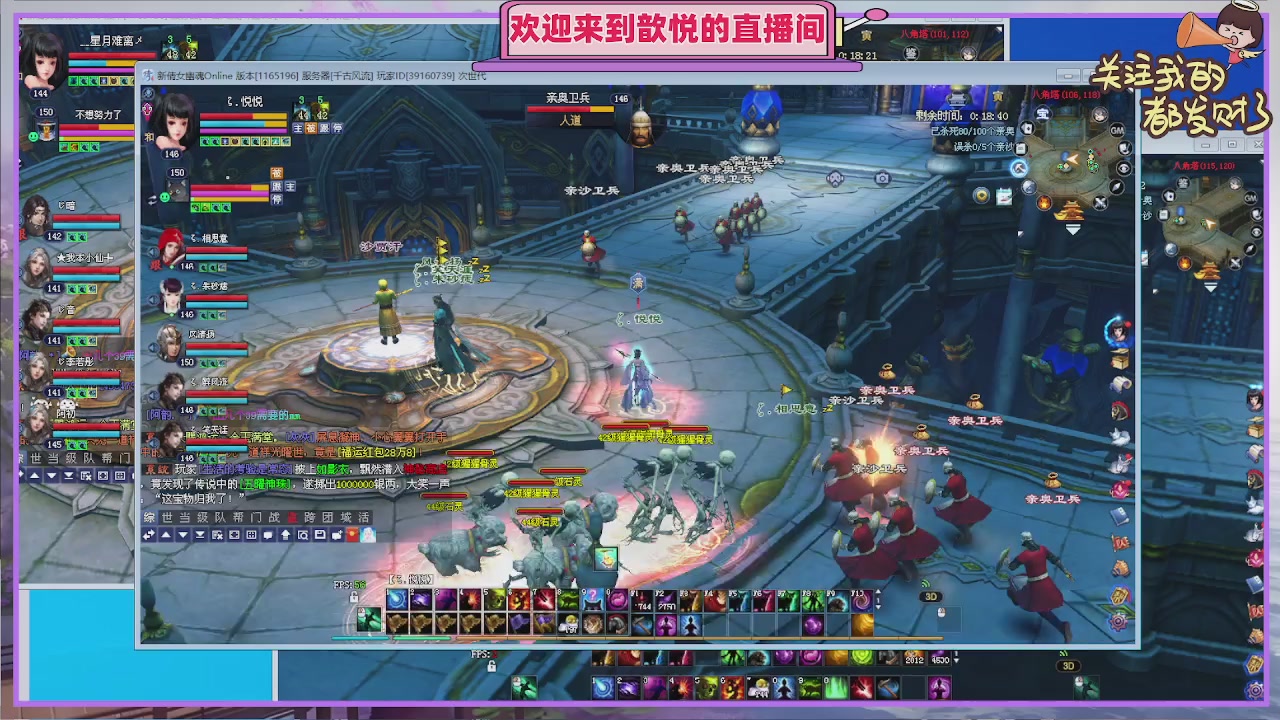This screenshot has width=1280, height=720.
Task: Click the 五曜神珠 item link in chat
Action: coord(265,483)
